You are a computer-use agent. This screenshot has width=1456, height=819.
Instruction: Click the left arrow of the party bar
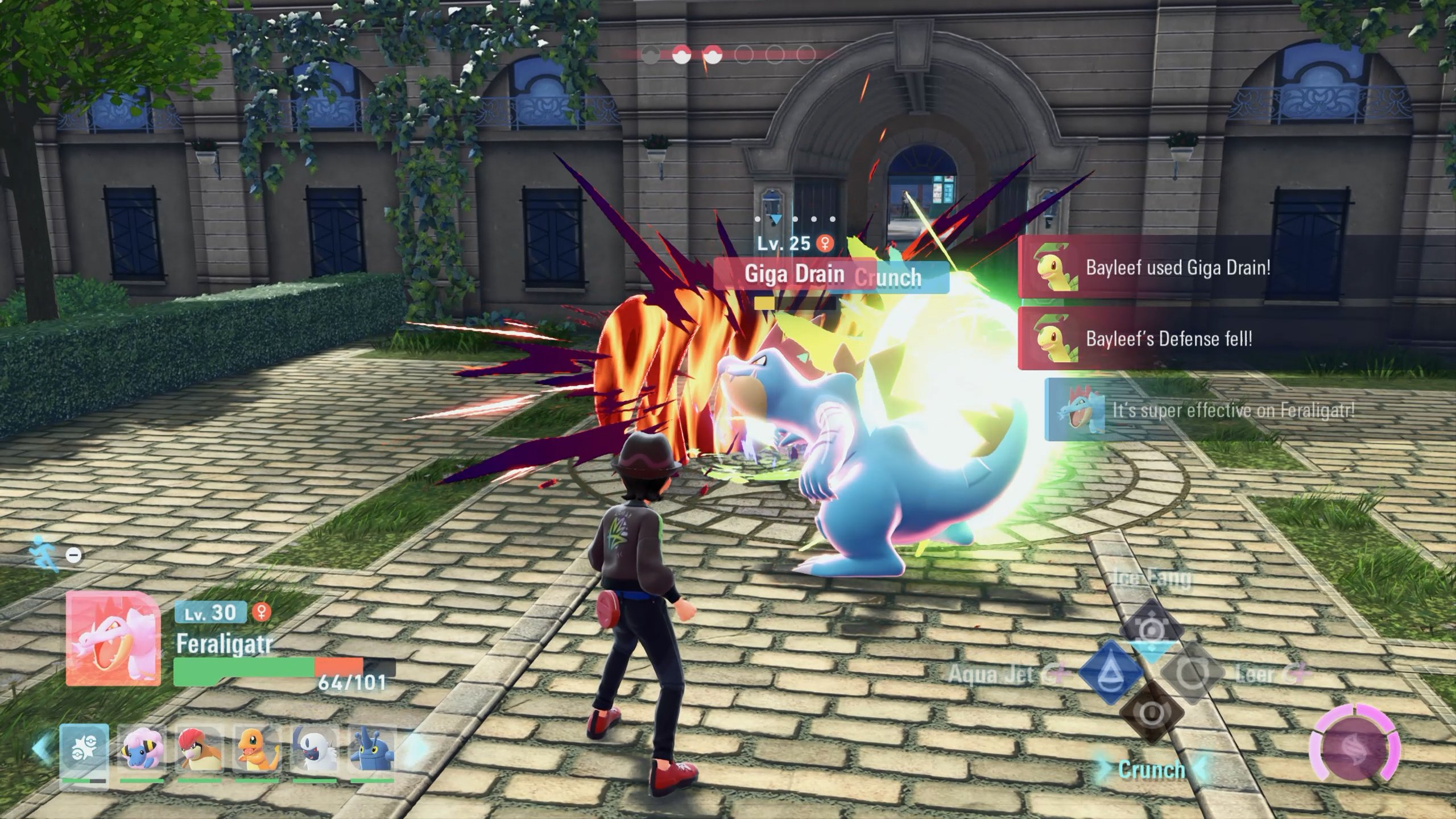pyautogui.click(x=41, y=750)
